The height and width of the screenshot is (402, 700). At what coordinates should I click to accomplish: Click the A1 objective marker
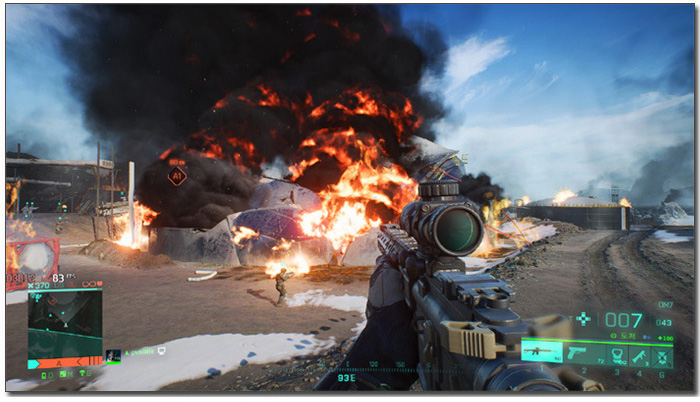[177, 176]
